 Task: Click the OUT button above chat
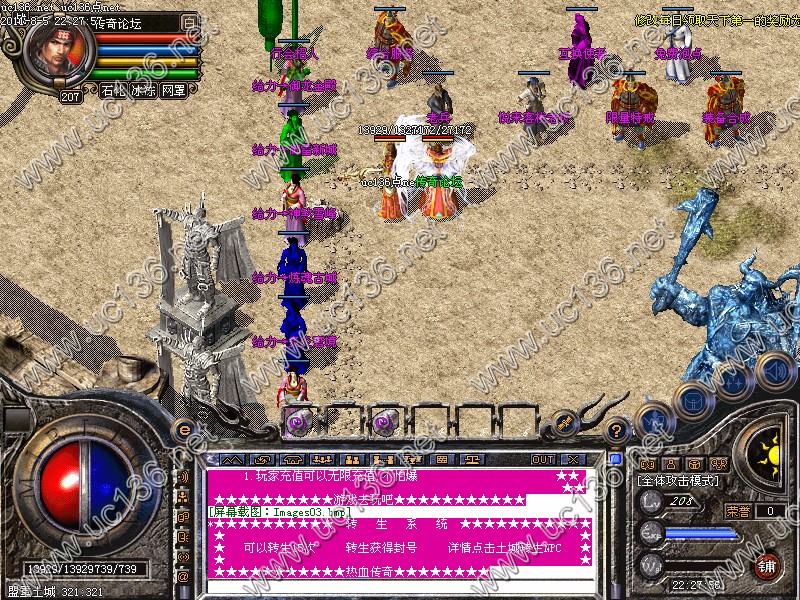pyautogui.click(x=543, y=459)
